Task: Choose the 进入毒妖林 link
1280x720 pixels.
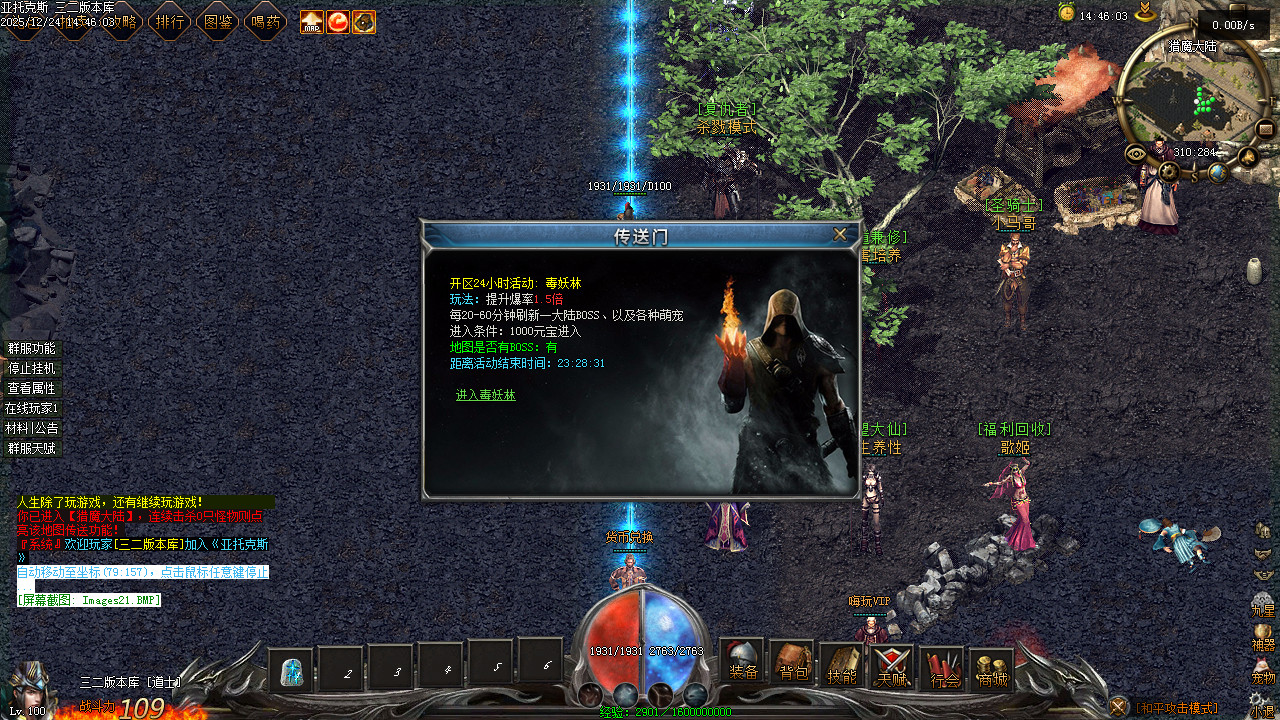Action: coord(486,395)
